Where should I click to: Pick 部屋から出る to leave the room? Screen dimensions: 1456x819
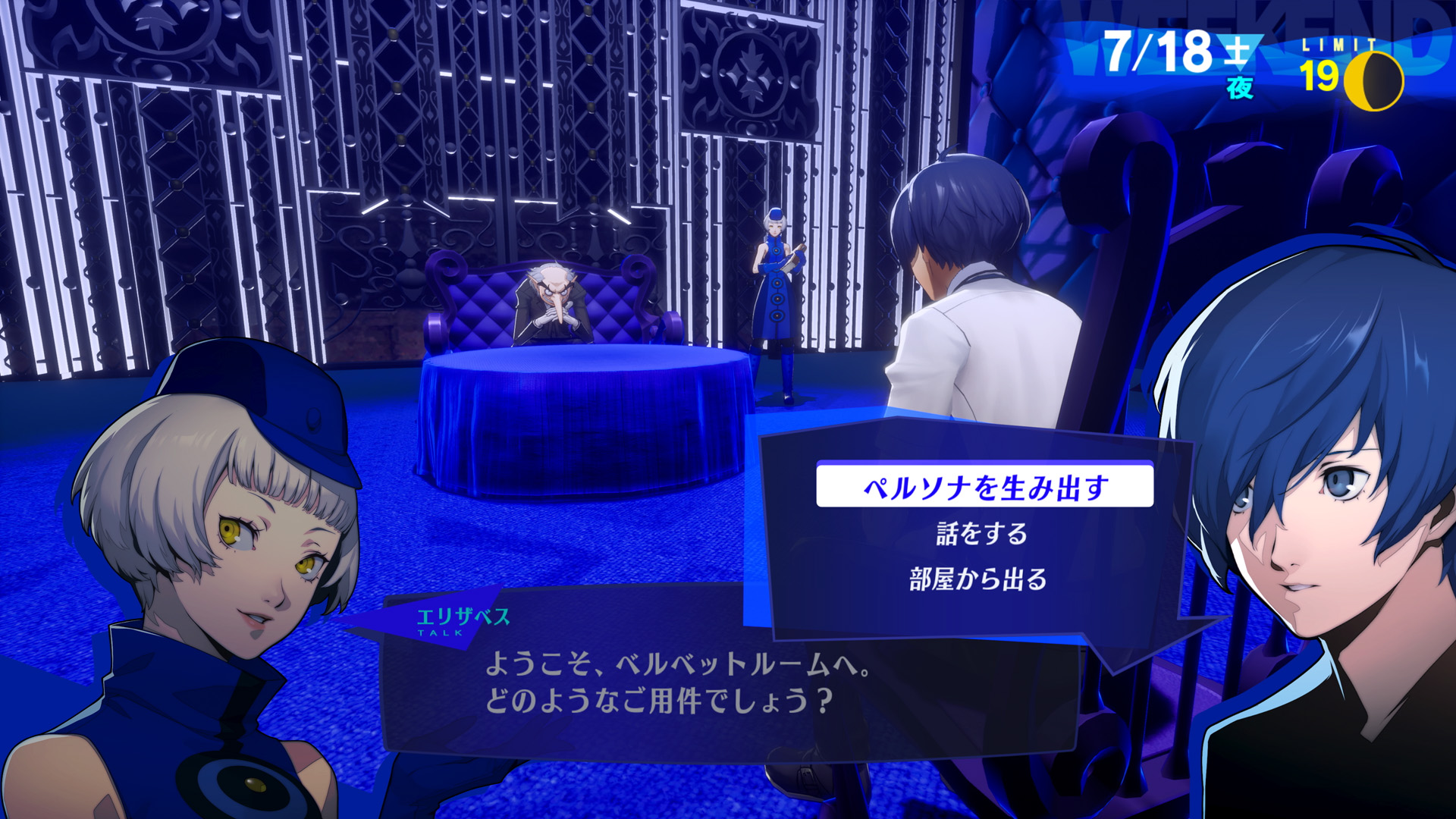tap(978, 579)
